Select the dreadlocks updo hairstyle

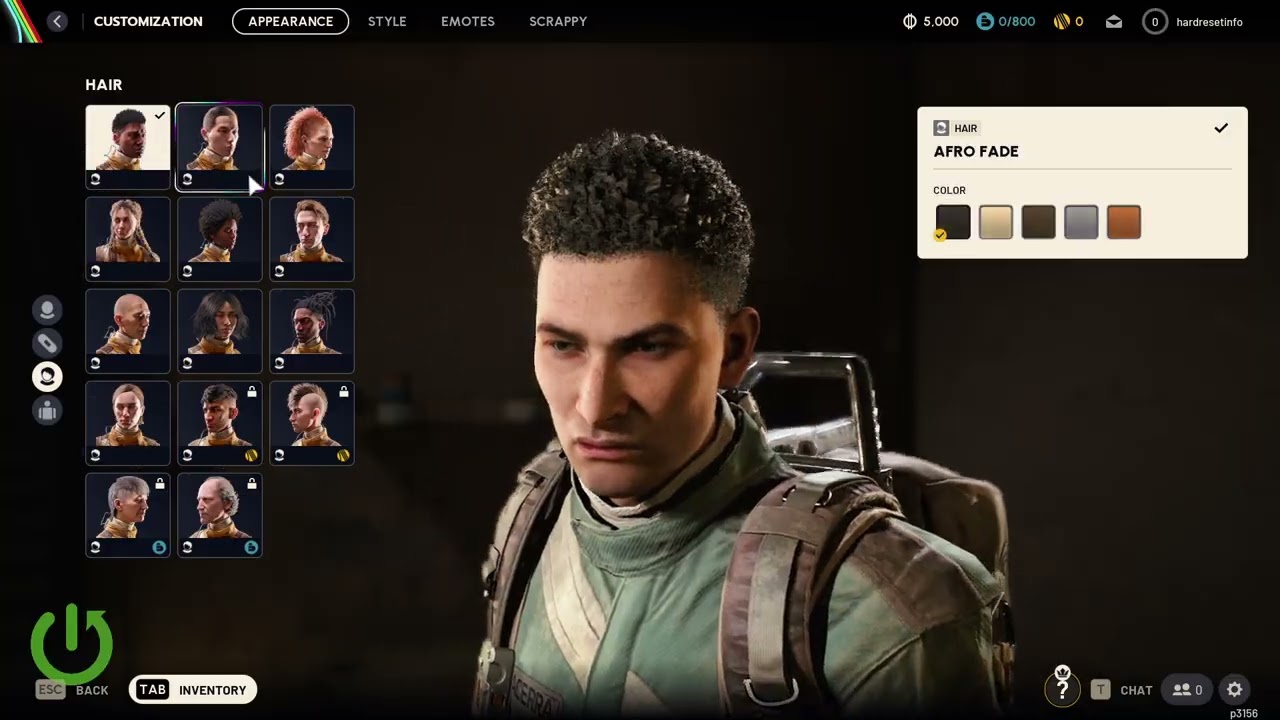pyautogui.click(x=312, y=331)
